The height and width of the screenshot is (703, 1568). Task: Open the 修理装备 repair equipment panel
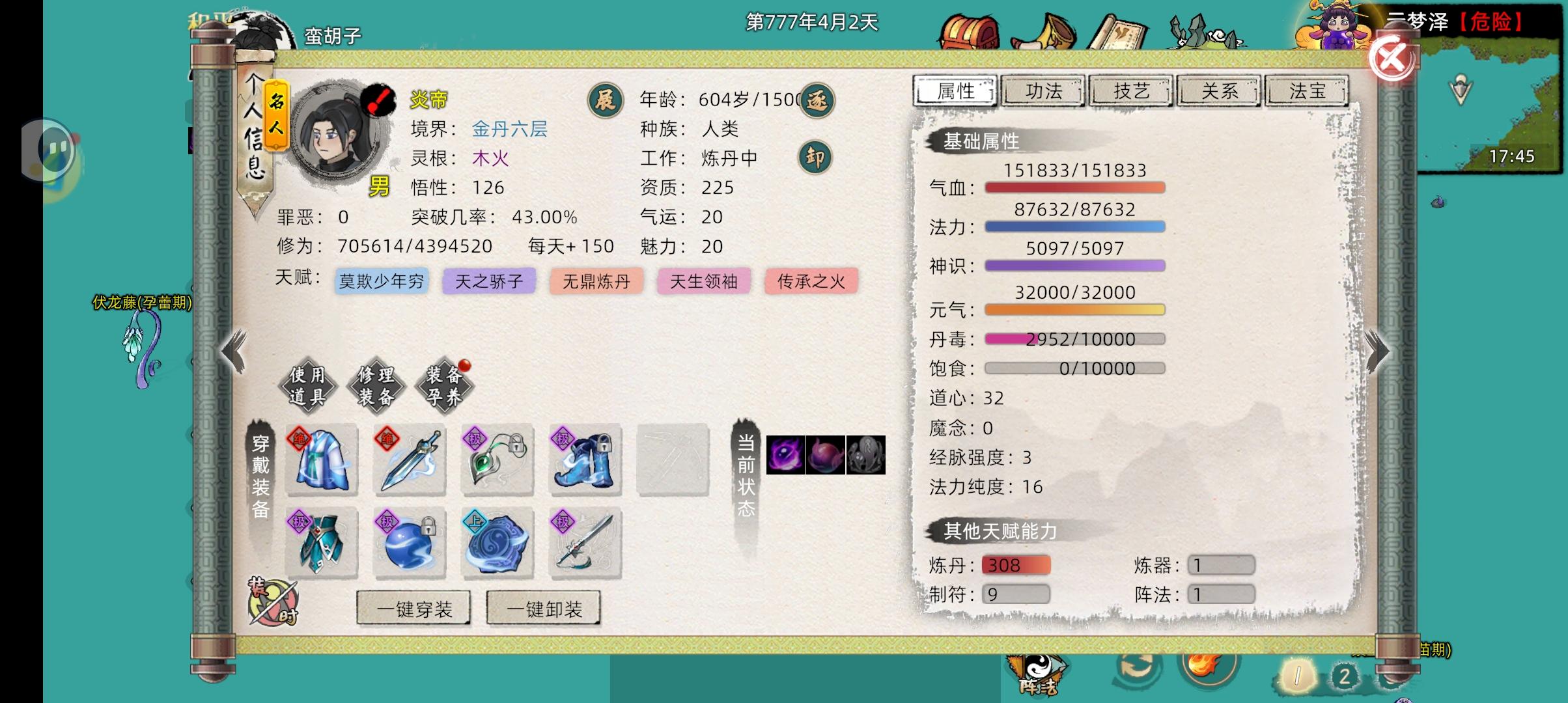378,385
